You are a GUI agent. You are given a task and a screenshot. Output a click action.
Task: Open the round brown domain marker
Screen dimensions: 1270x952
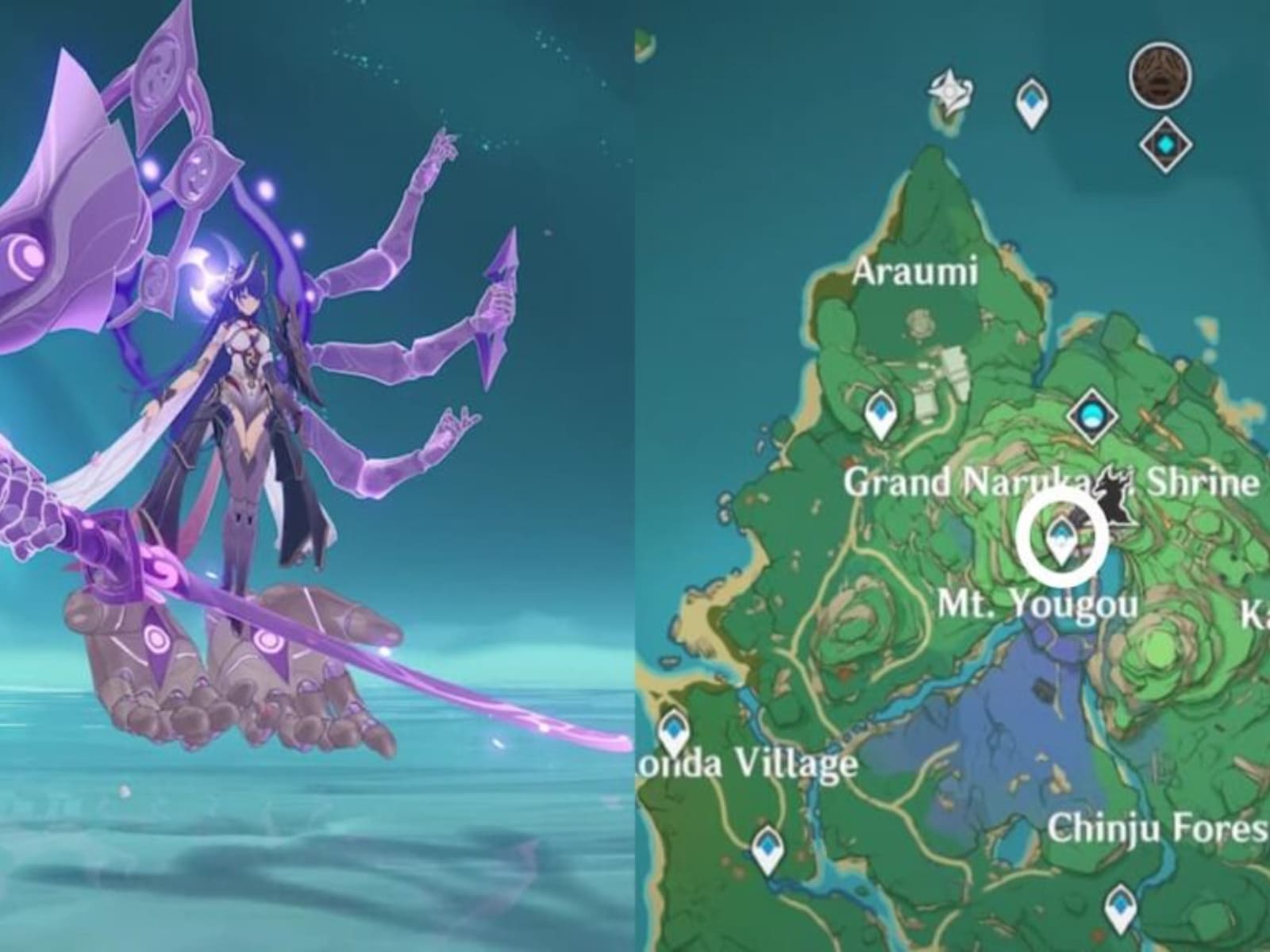pos(1160,75)
